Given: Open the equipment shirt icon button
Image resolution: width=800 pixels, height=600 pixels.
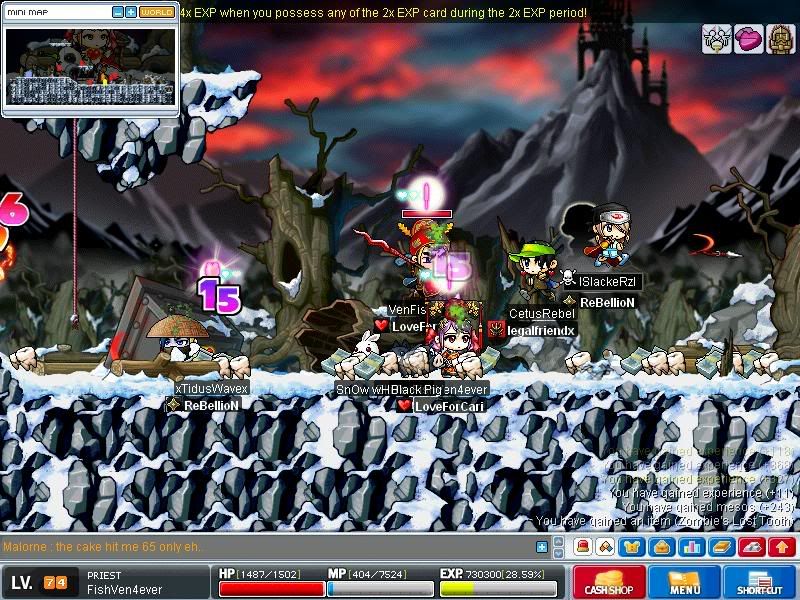Looking at the screenshot, I should (633, 547).
